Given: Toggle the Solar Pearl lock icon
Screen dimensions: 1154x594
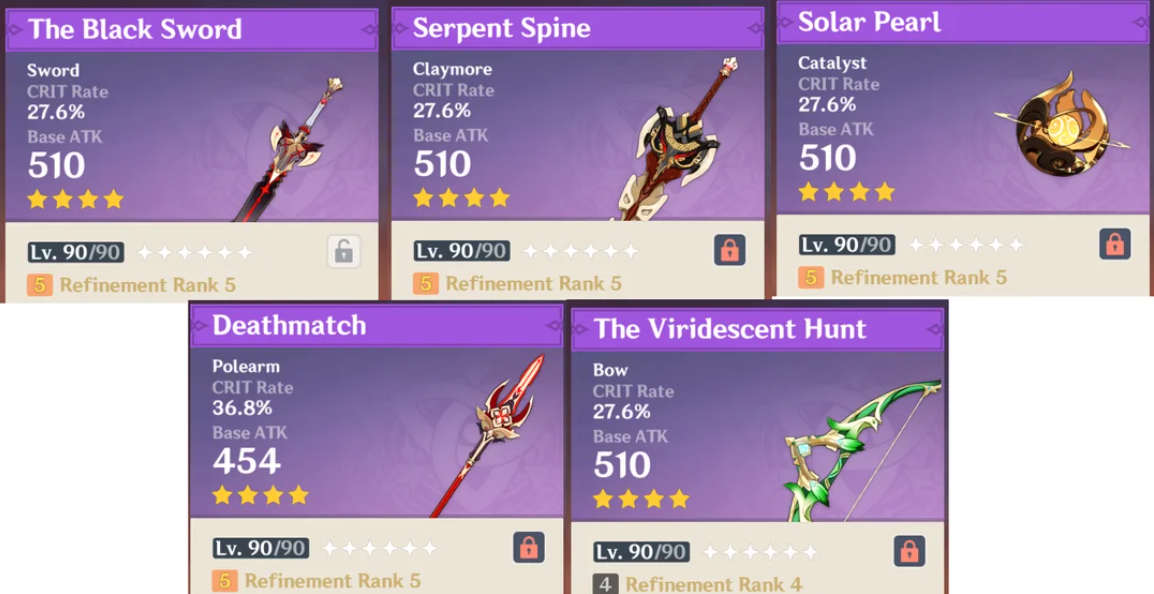Looking at the screenshot, I should [x=1114, y=243].
